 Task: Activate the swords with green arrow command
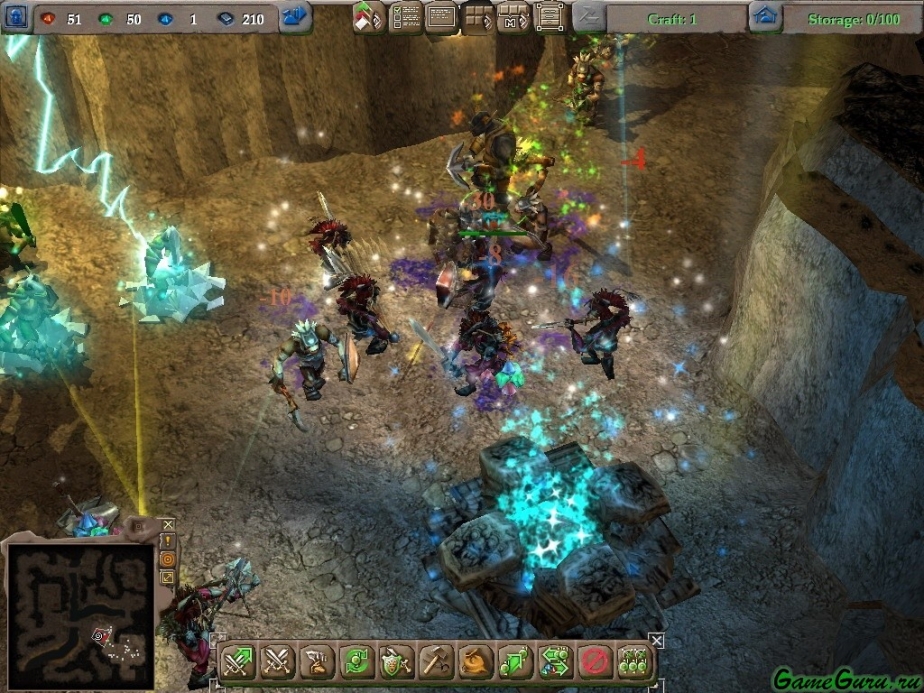click(239, 661)
